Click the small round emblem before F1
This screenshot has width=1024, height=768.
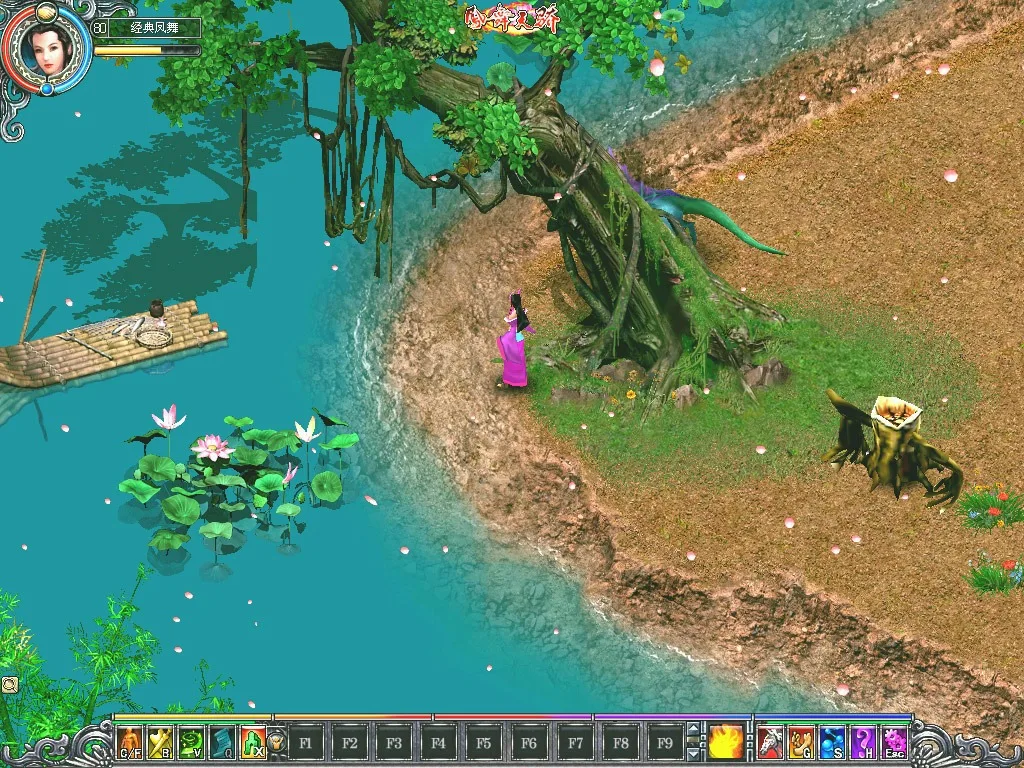click(x=277, y=743)
